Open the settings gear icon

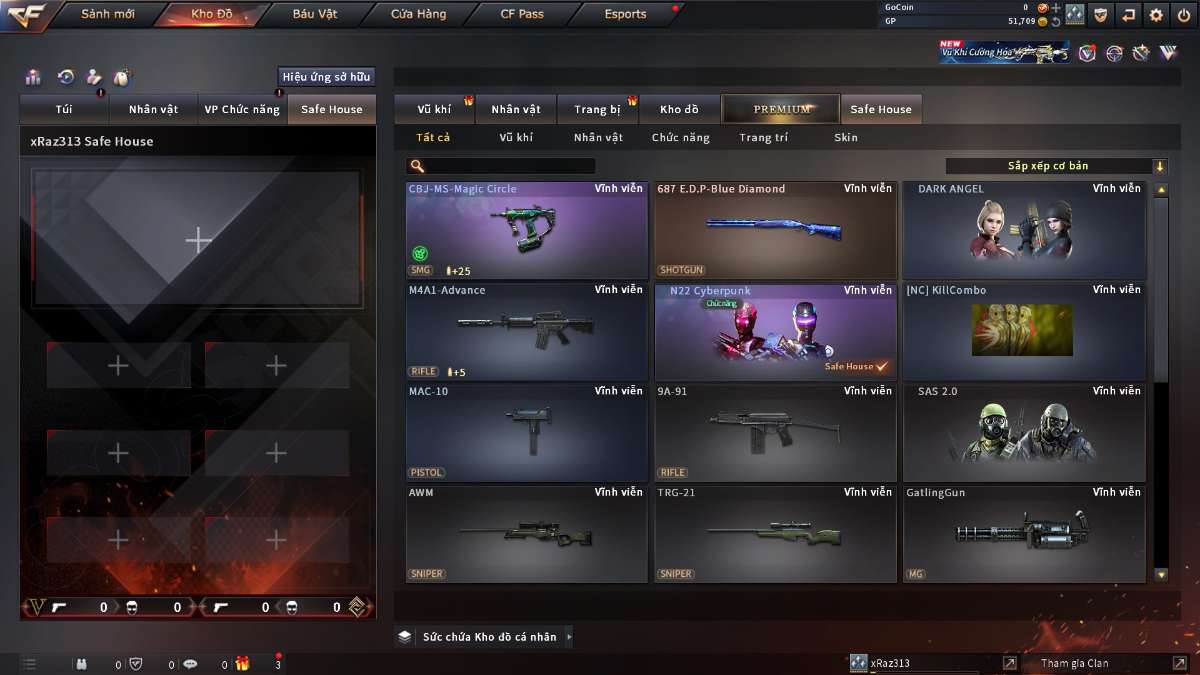pyautogui.click(x=1156, y=14)
